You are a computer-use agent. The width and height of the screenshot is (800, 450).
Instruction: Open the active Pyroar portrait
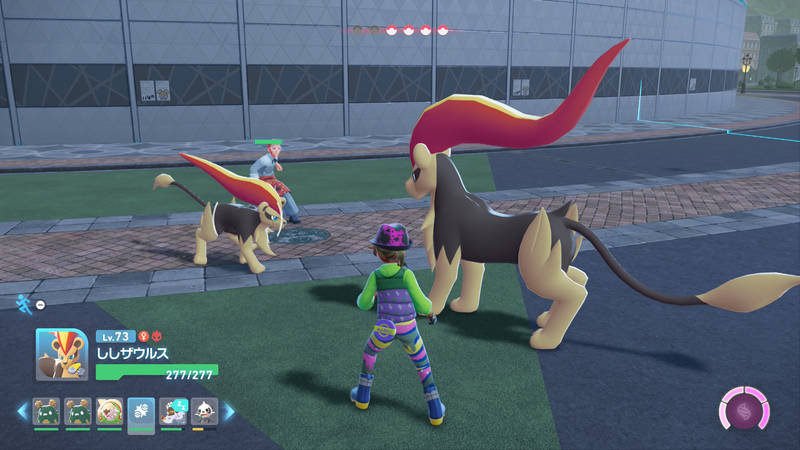click(x=61, y=354)
